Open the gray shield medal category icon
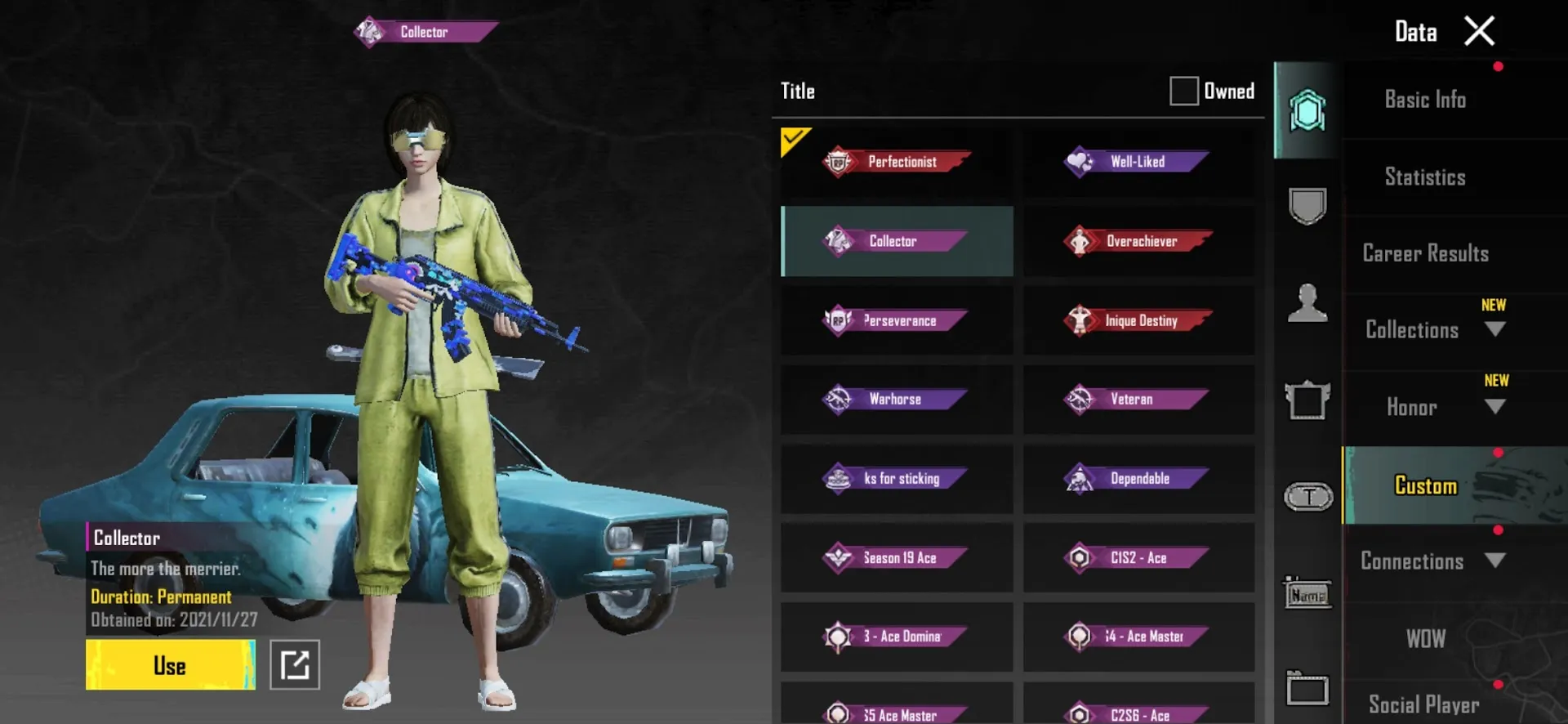The height and width of the screenshot is (724, 1568). [x=1307, y=206]
